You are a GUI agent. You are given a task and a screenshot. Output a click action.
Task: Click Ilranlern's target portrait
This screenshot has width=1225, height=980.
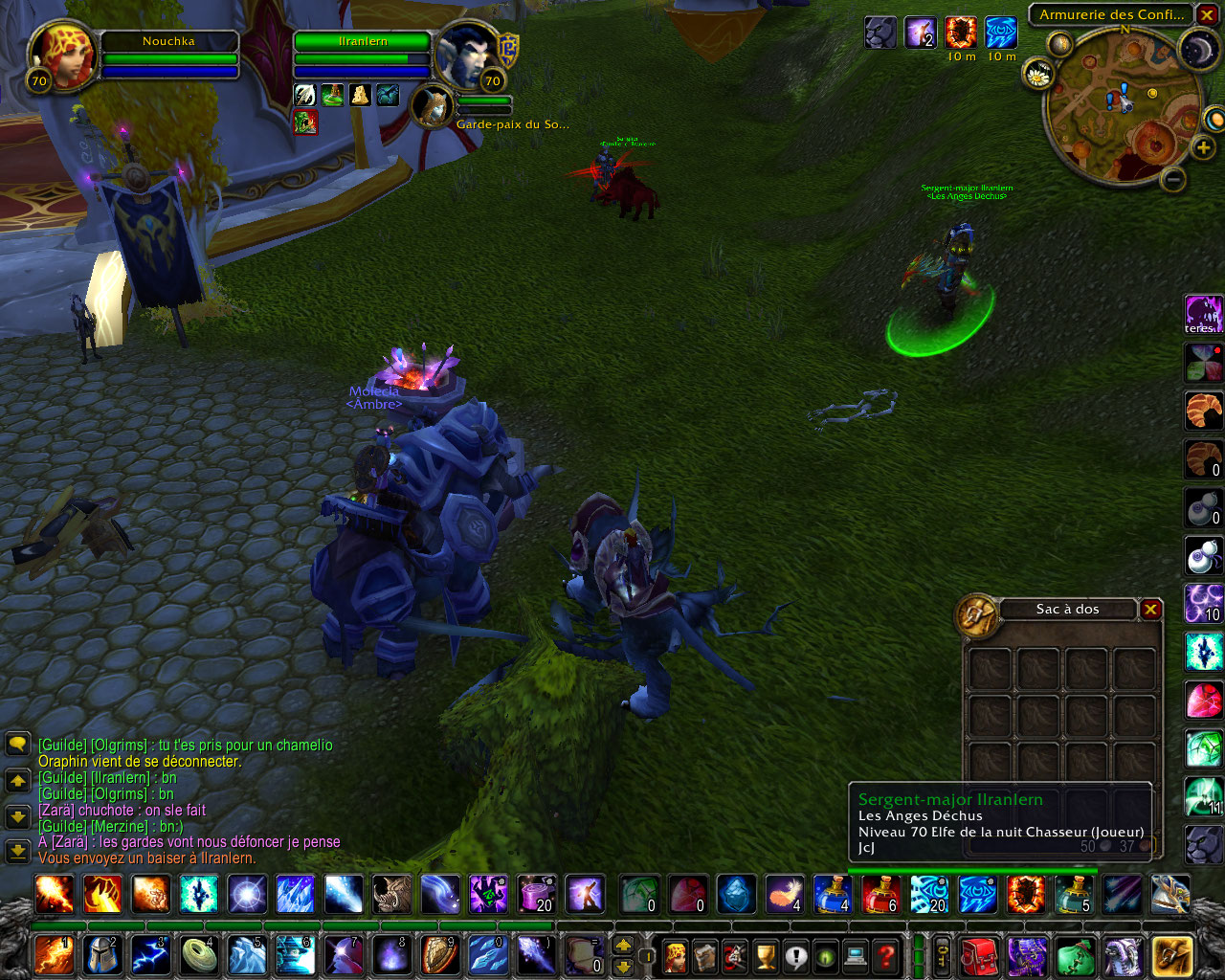466,54
